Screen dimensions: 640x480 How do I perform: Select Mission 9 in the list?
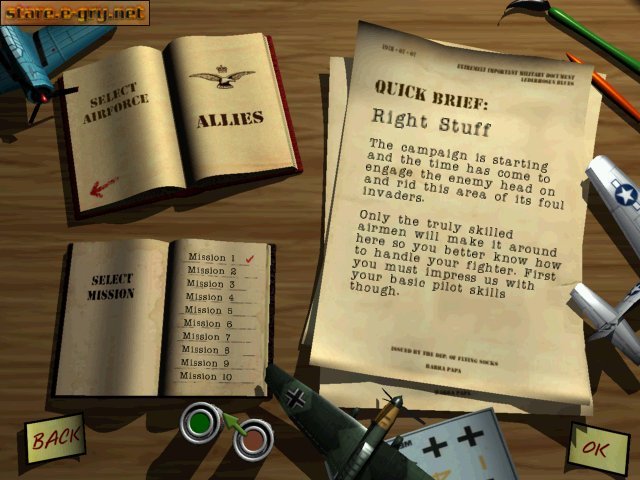pos(206,363)
